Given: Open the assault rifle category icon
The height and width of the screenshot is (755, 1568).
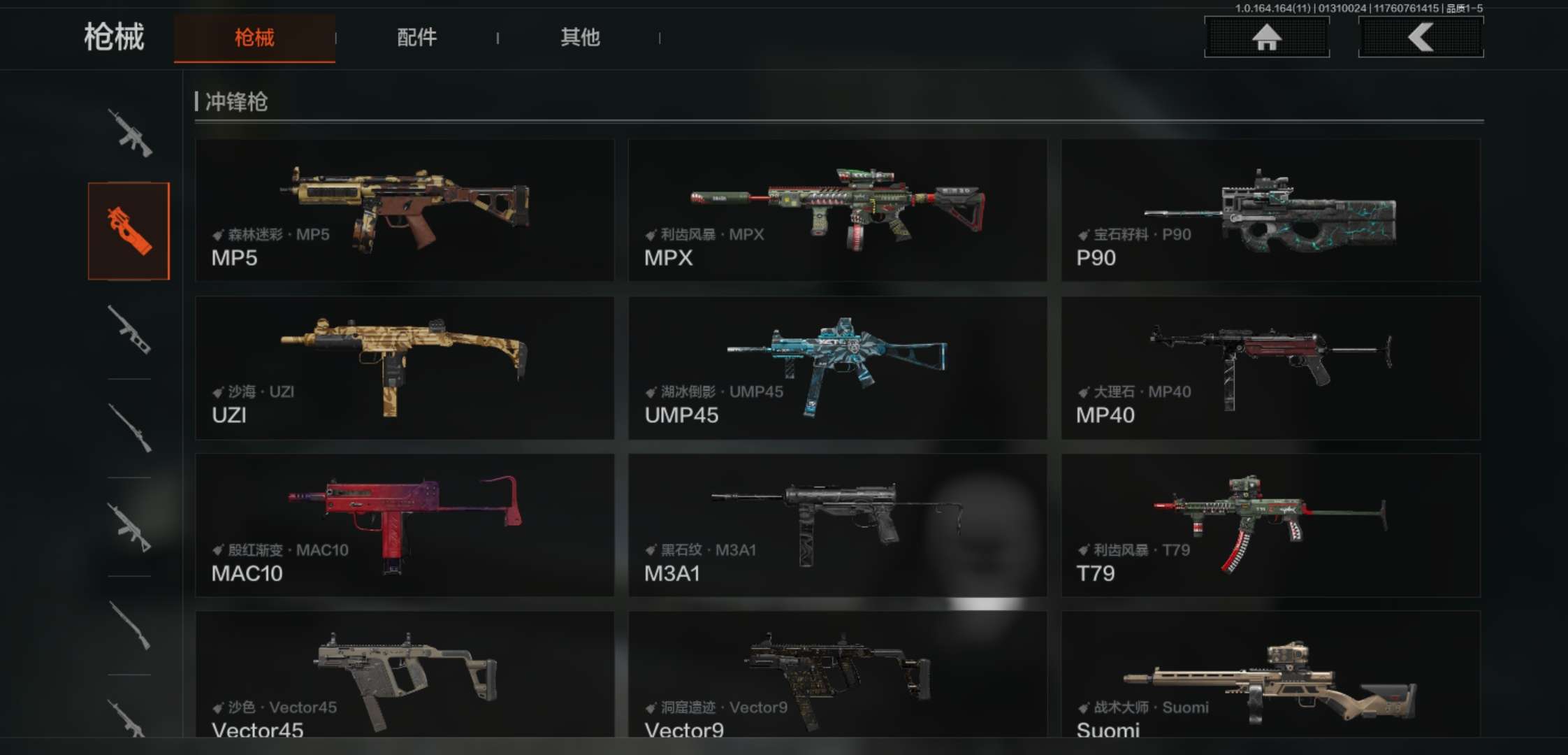Looking at the screenshot, I should tap(129, 133).
